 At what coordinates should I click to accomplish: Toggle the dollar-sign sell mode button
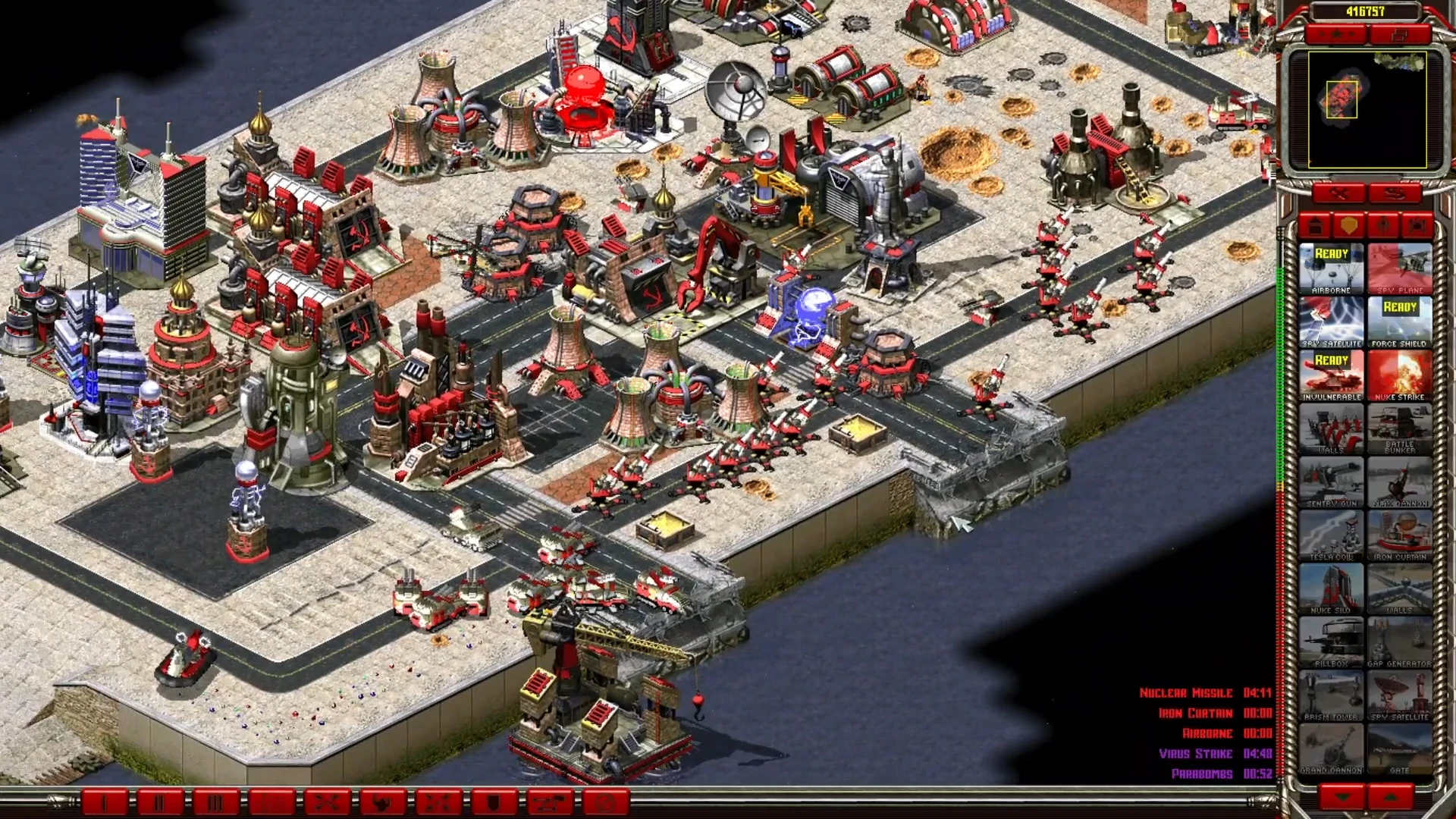[1395, 194]
